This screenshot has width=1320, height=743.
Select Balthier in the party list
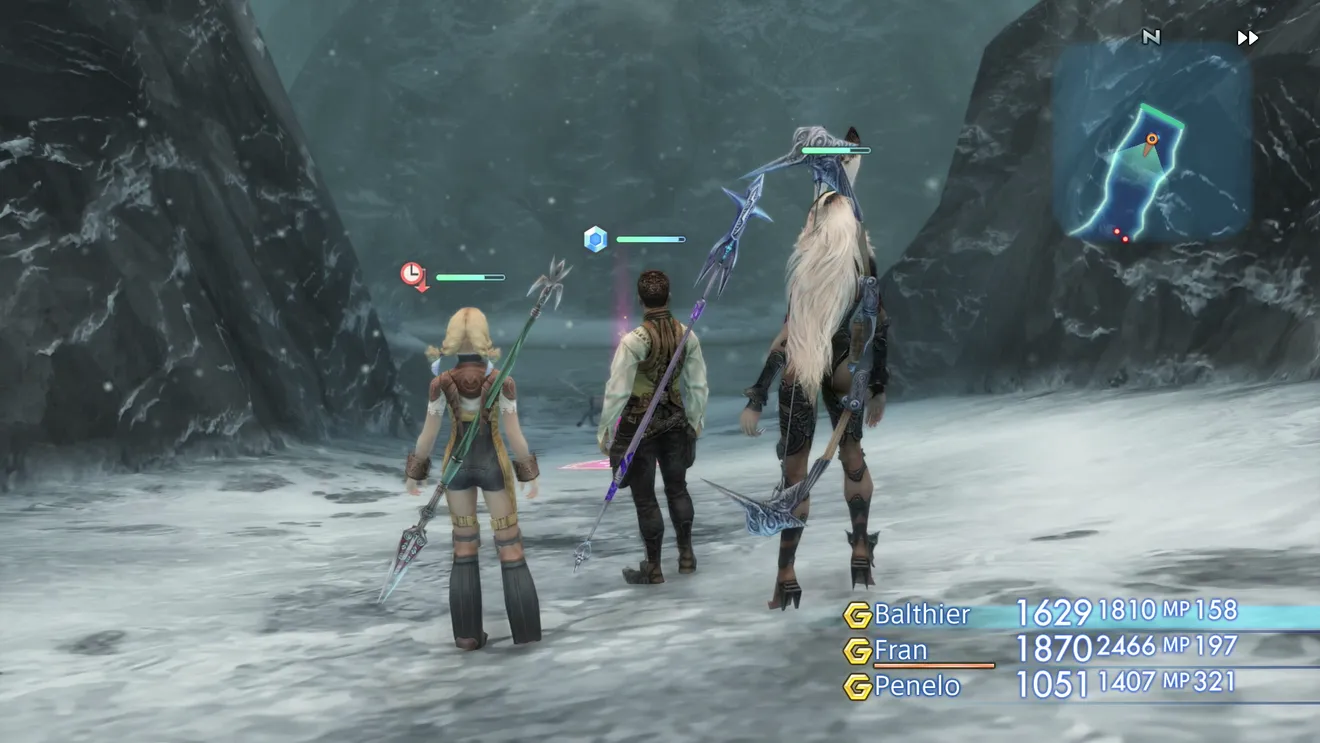tap(922, 614)
